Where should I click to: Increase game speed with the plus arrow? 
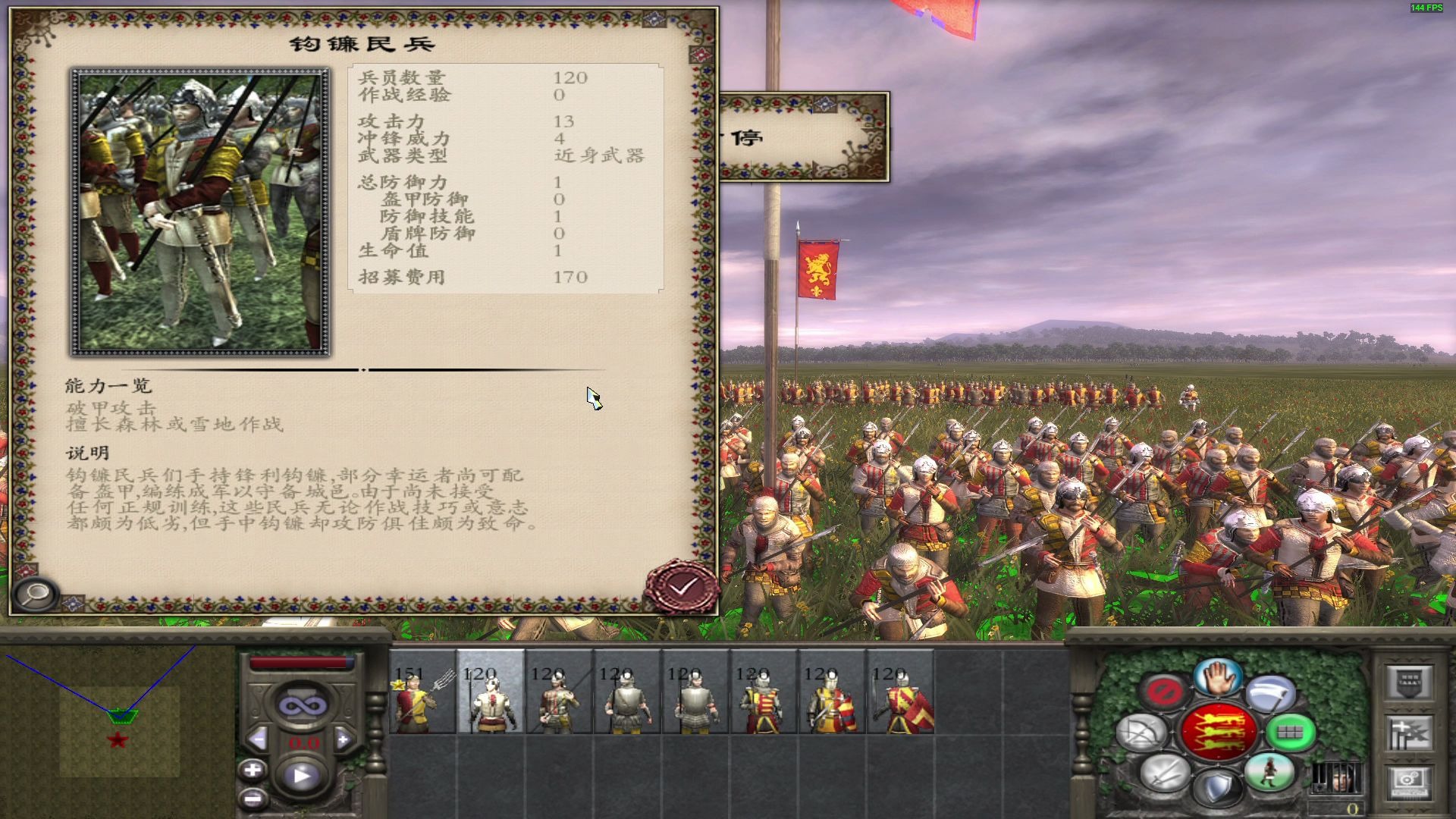pos(344,739)
